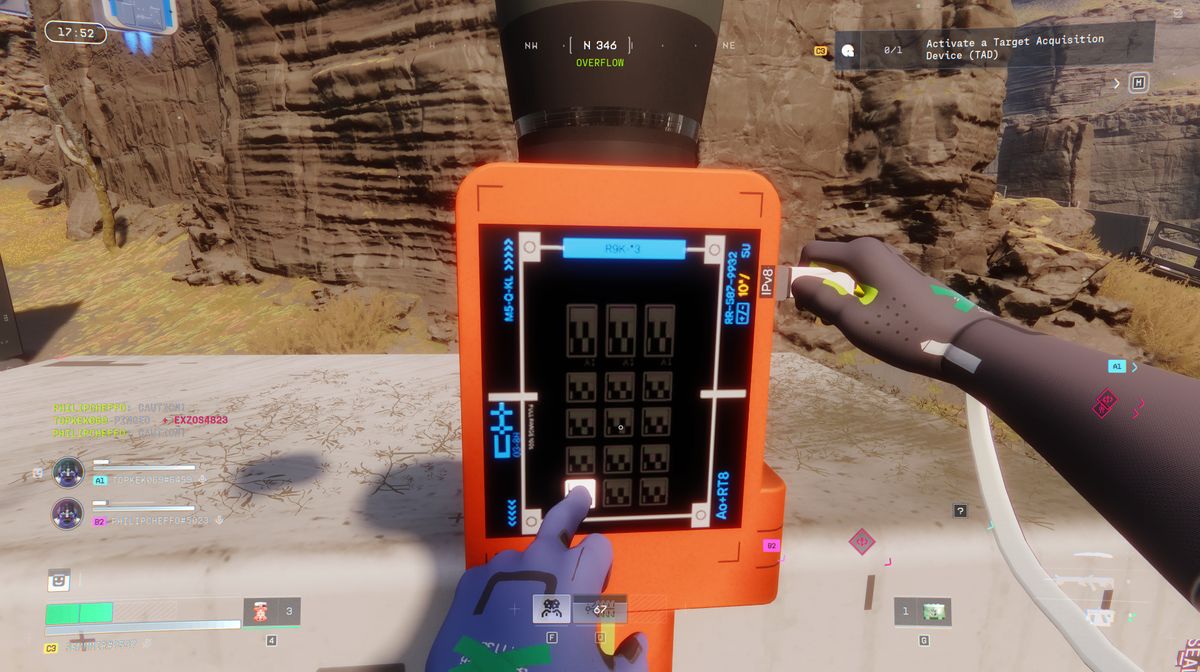Select teammate PHILIPCHEFFO's portrait
This screenshot has width=1200, height=672.
[68, 513]
